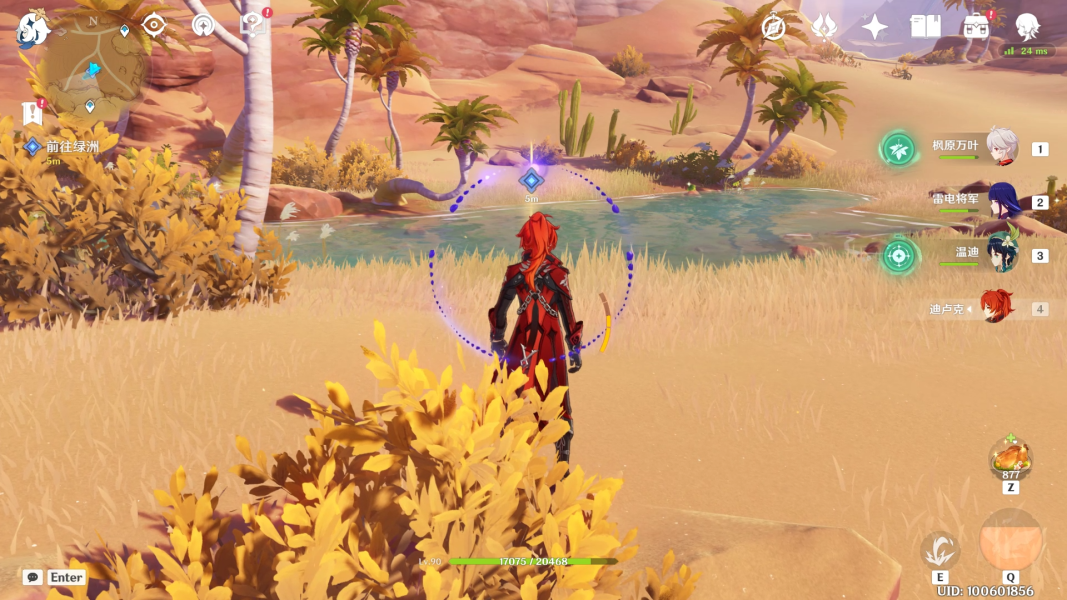Open the adventurer handbook book icon

(x=925, y=27)
